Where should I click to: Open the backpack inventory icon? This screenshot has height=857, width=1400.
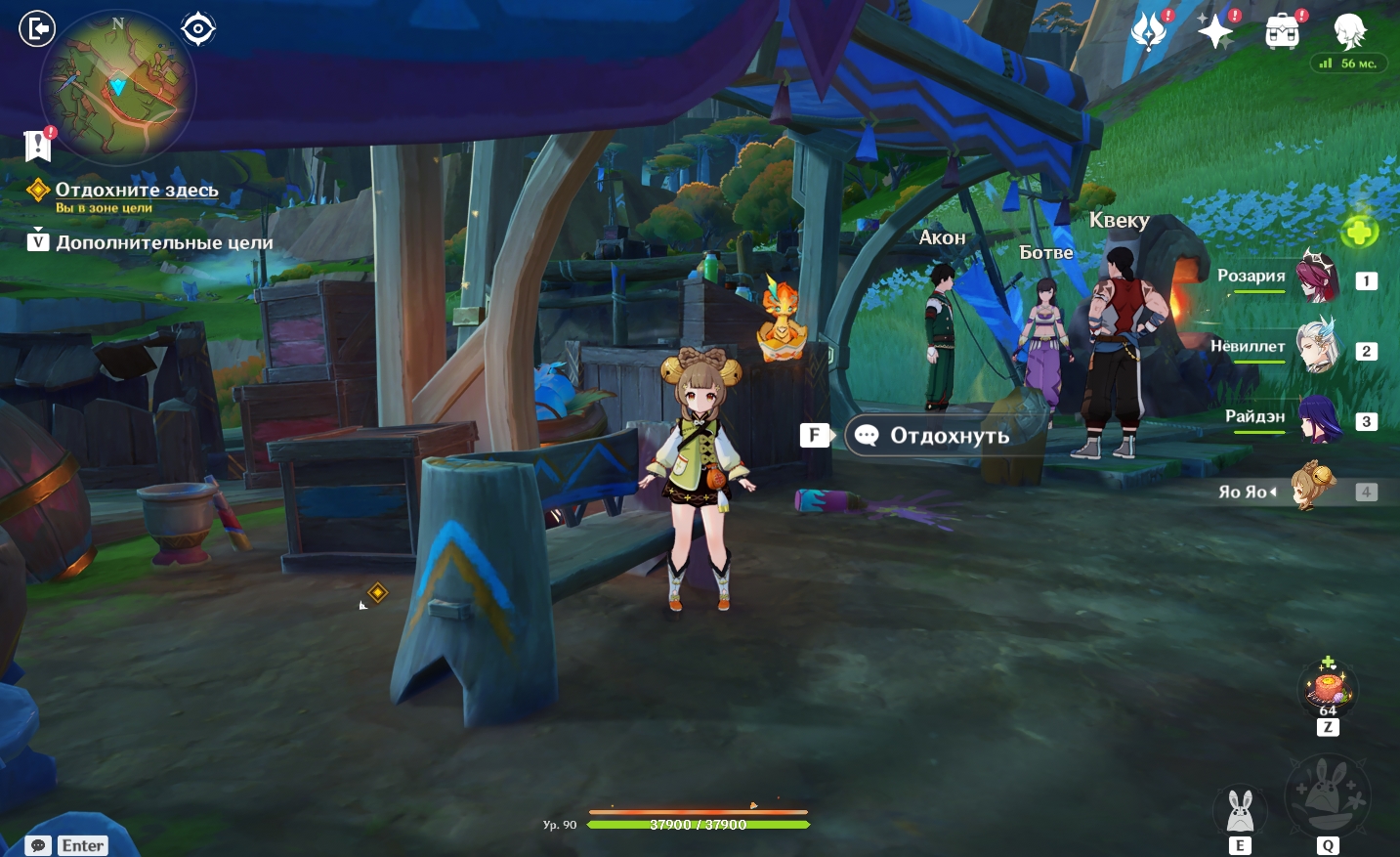pyautogui.click(x=1282, y=32)
